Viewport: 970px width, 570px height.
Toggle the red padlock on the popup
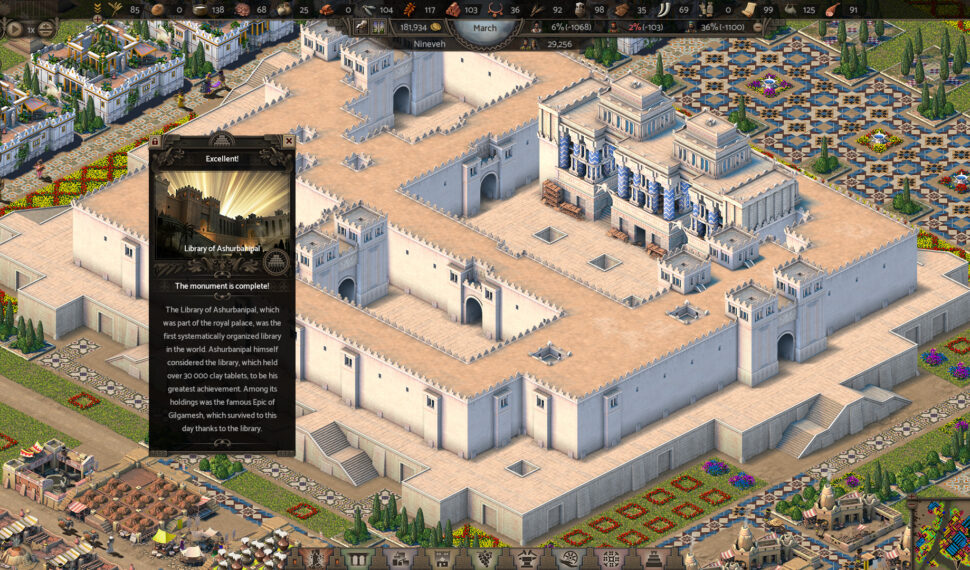(x=156, y=142)
